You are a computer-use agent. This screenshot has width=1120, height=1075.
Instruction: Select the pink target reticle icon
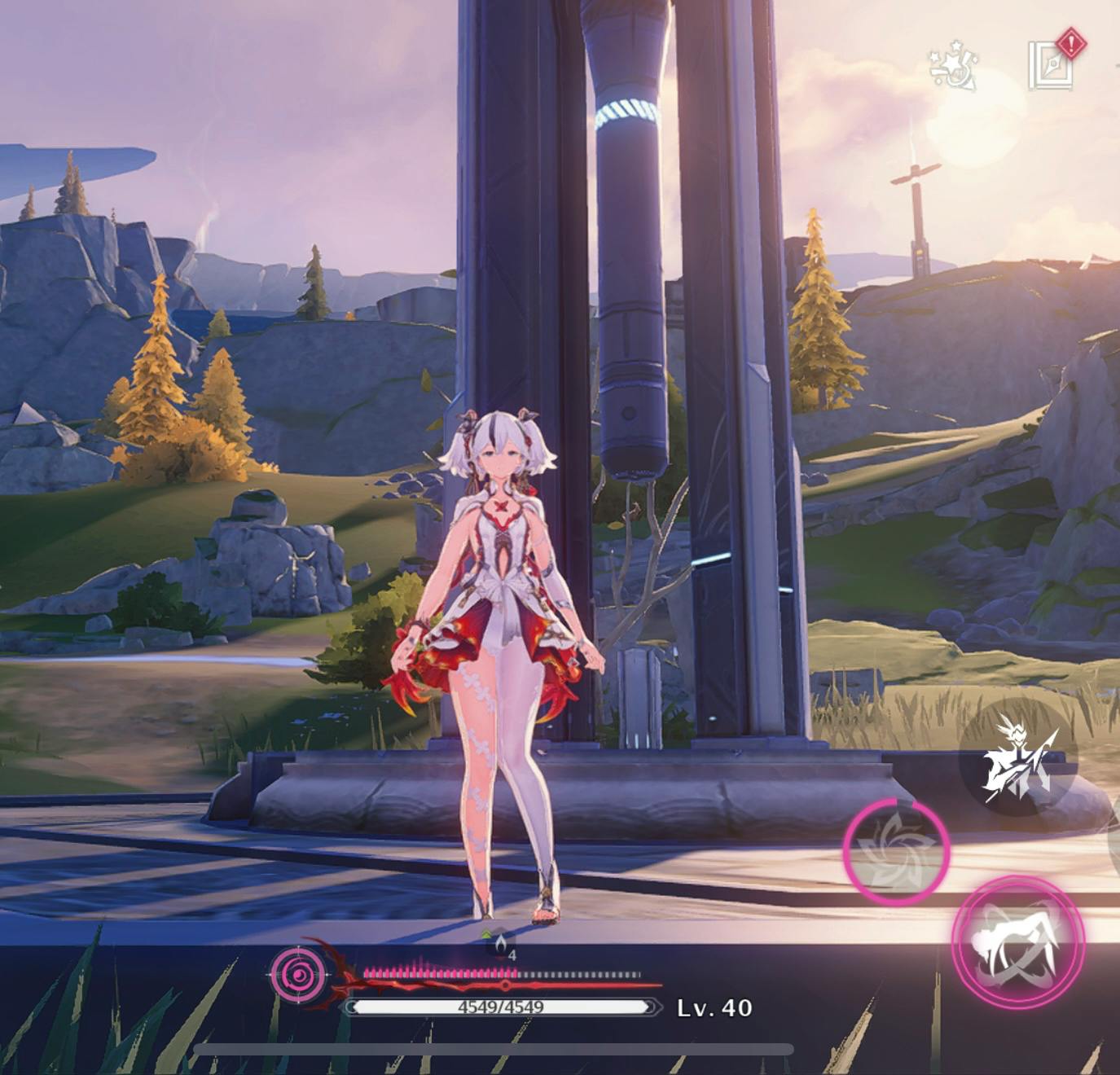[x=298, y=972]
